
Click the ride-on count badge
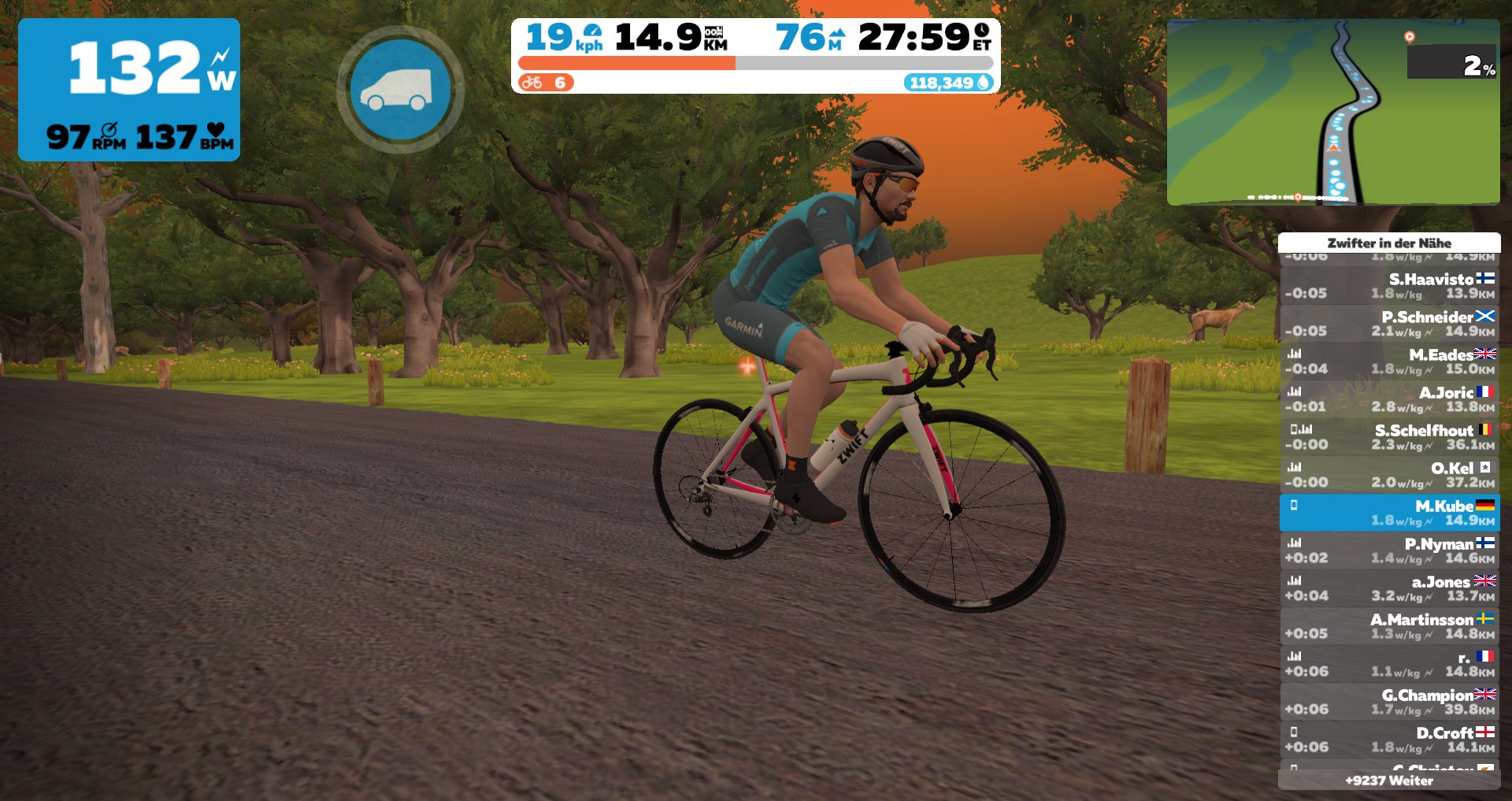point(546,83)
